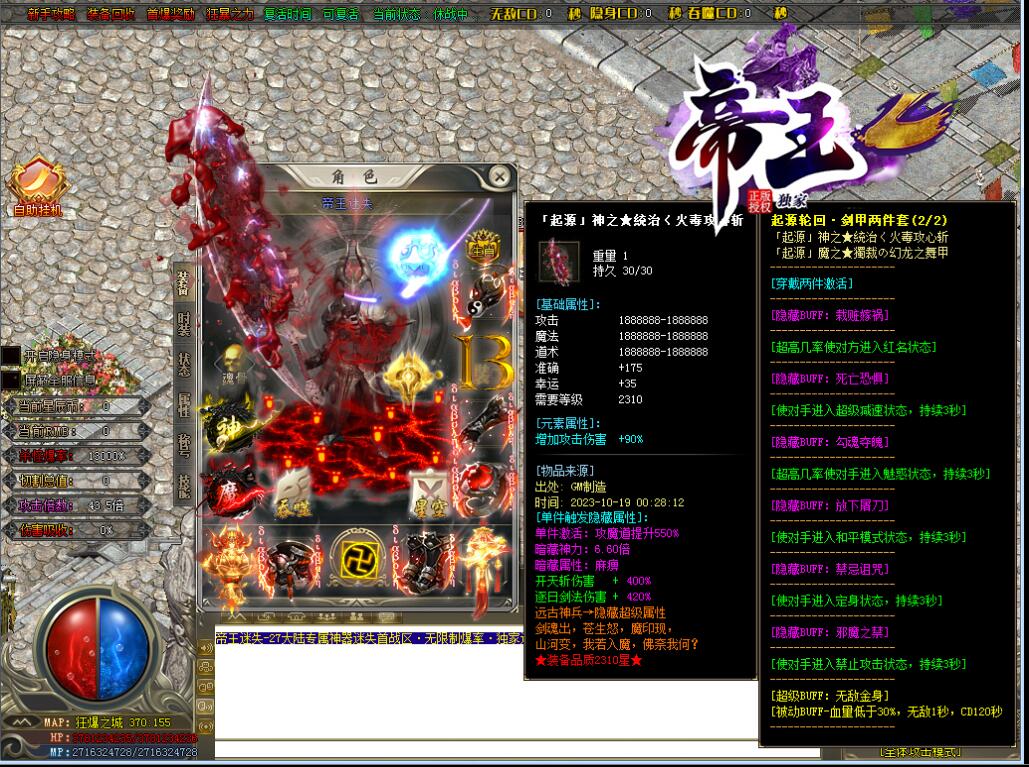Switch to the 属性 attributes tab
Screen dimensions: 1029x767
[x=184, y=405]
